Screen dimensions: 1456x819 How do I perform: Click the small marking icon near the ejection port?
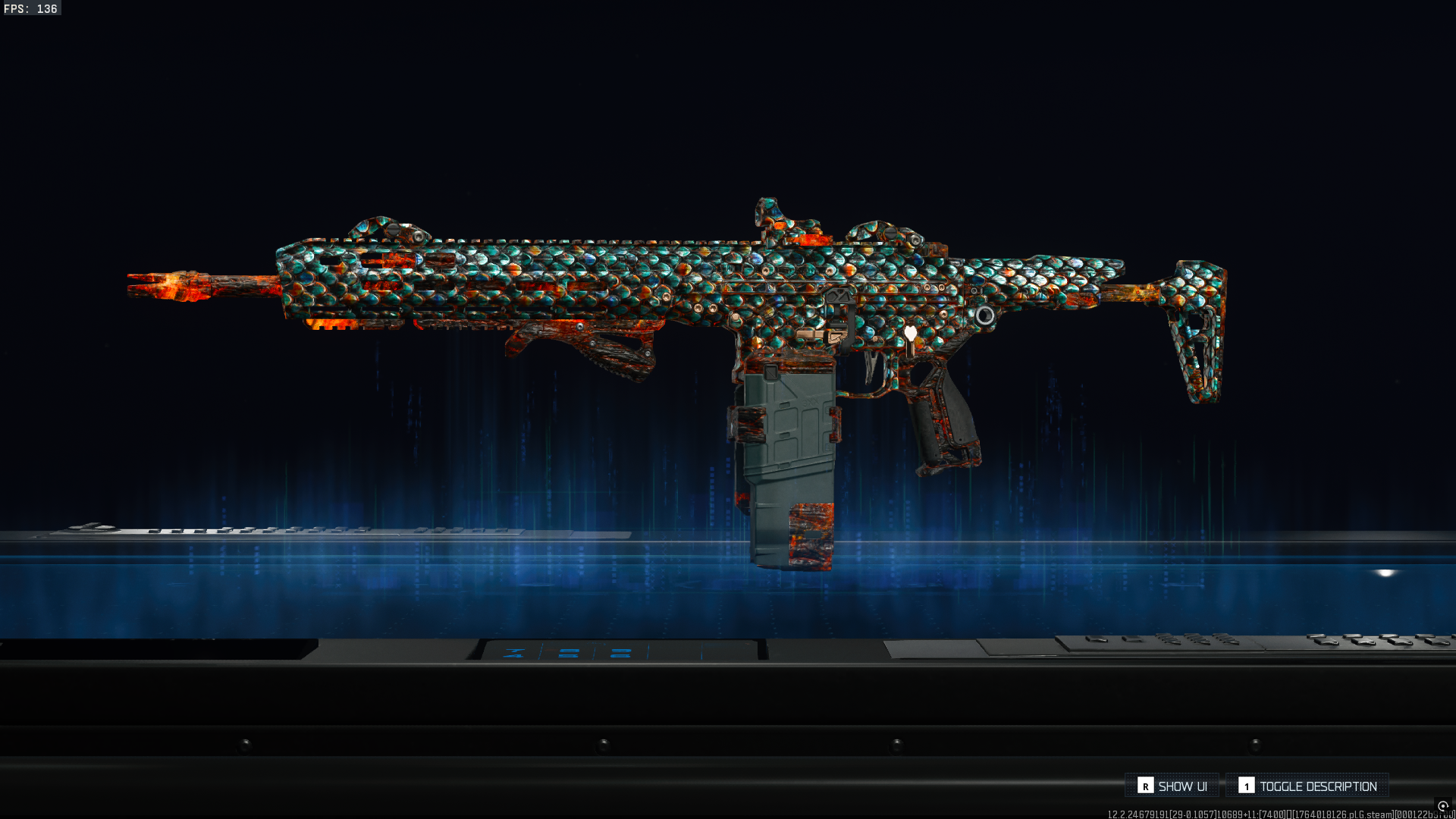(839, 295)
